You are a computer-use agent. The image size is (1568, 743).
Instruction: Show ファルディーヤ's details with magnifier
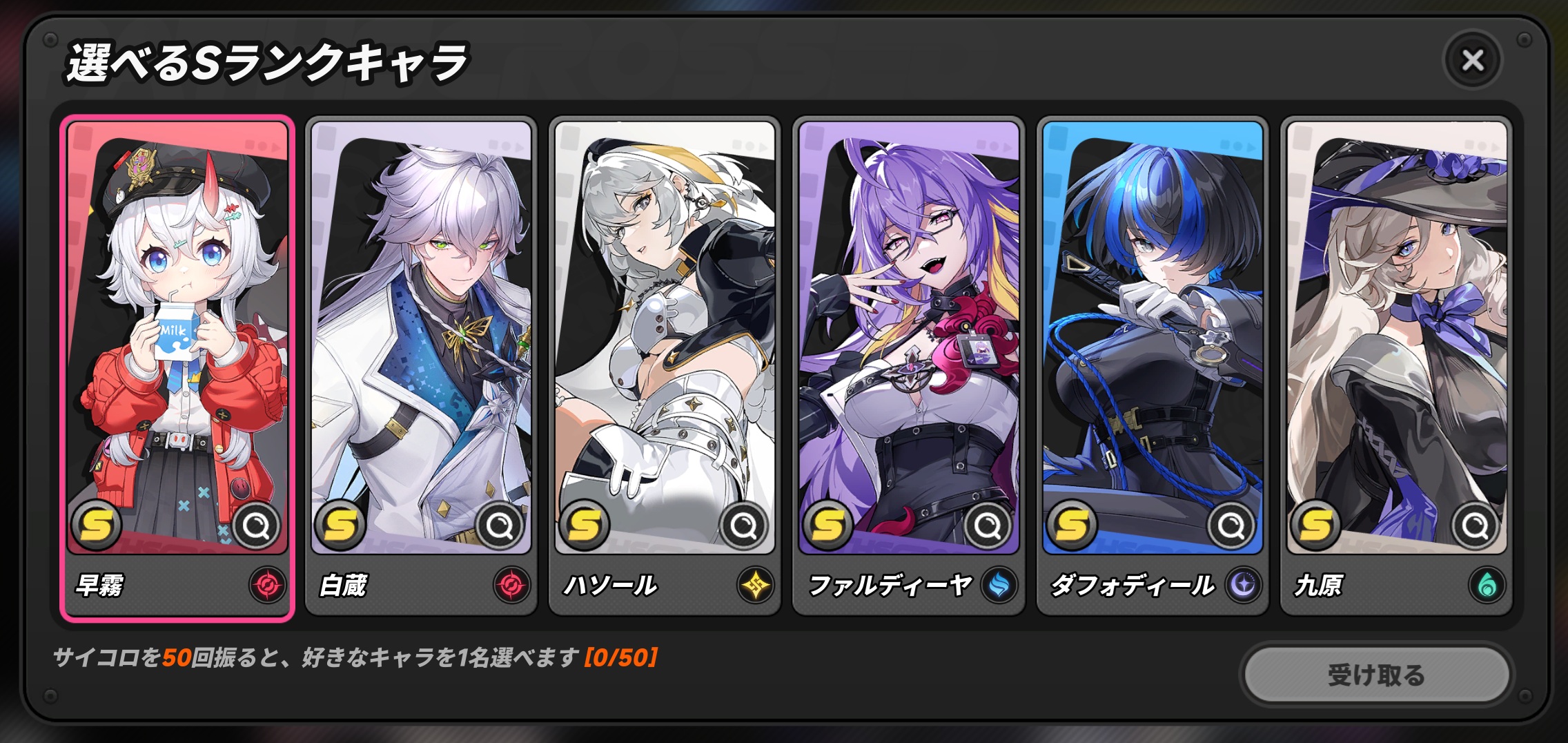pyautogui.click(x=988, y=527)
